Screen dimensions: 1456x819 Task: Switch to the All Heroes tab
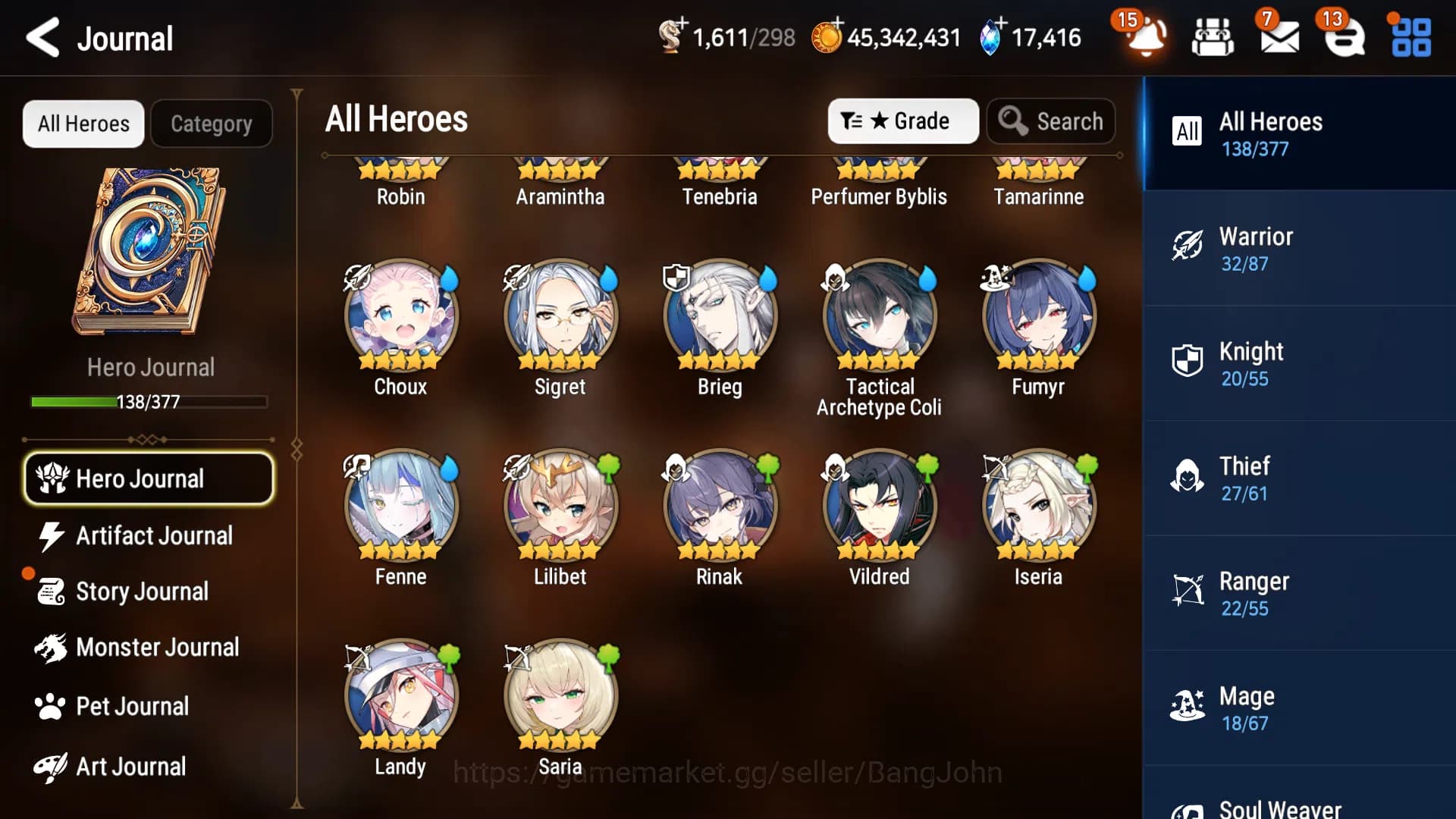point(83,123)
